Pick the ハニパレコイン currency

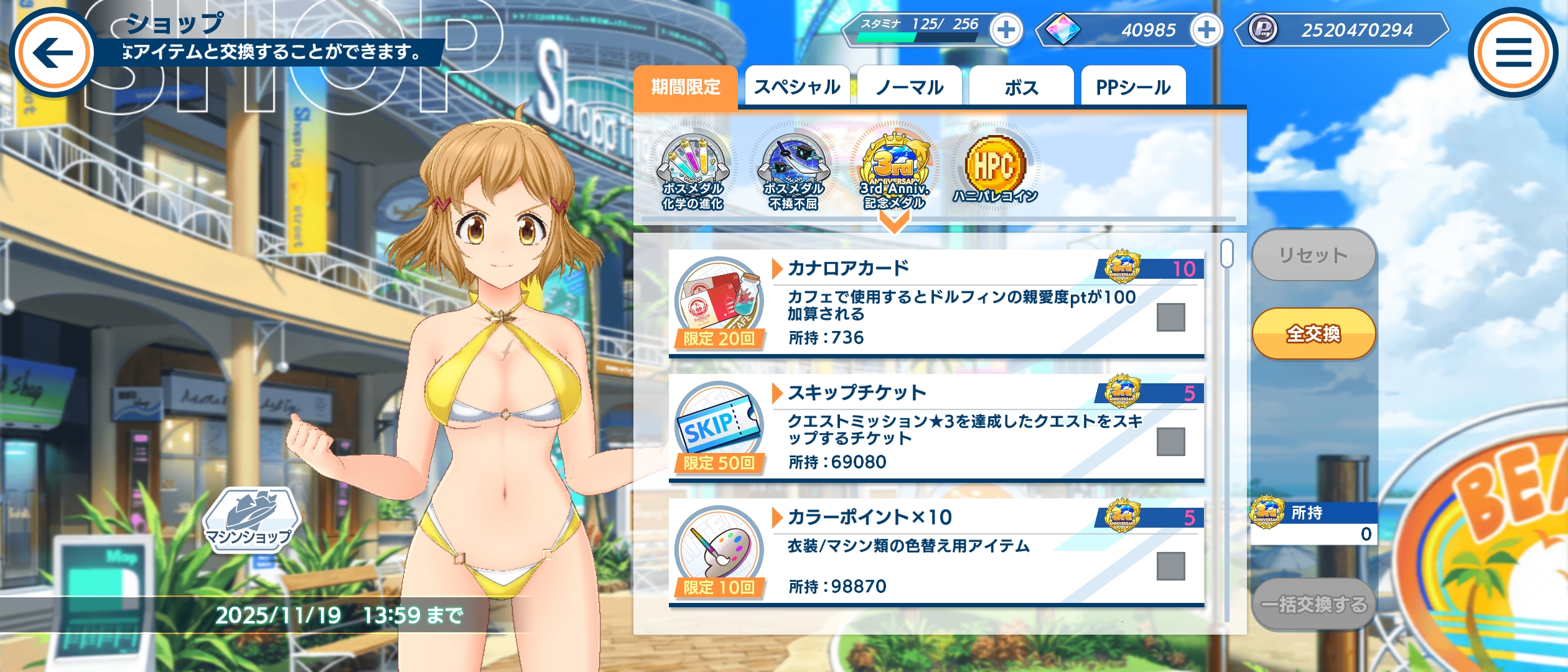coord(995,169)
